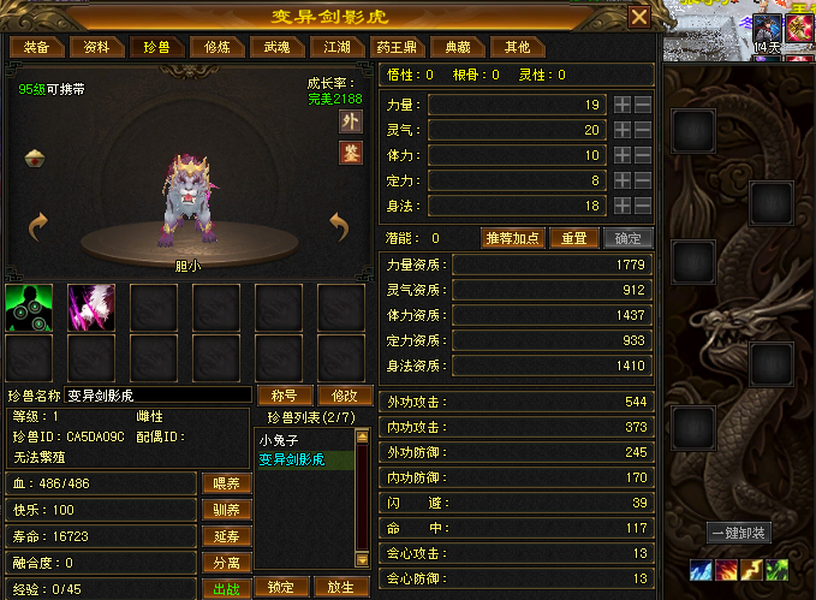The height and width of the screenshot is (600, 816).
Task: Rotate the pet model with left arrow
Action: coord(39,228)
